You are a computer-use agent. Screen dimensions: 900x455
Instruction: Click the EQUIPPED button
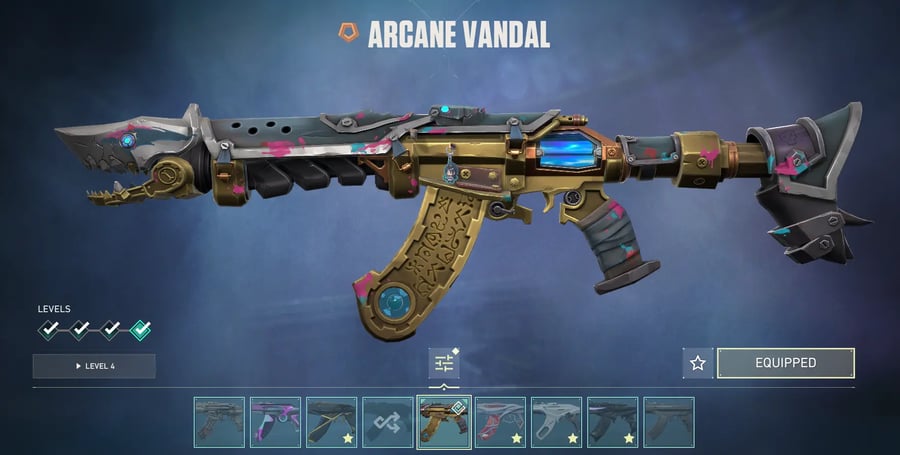(785, 363)
